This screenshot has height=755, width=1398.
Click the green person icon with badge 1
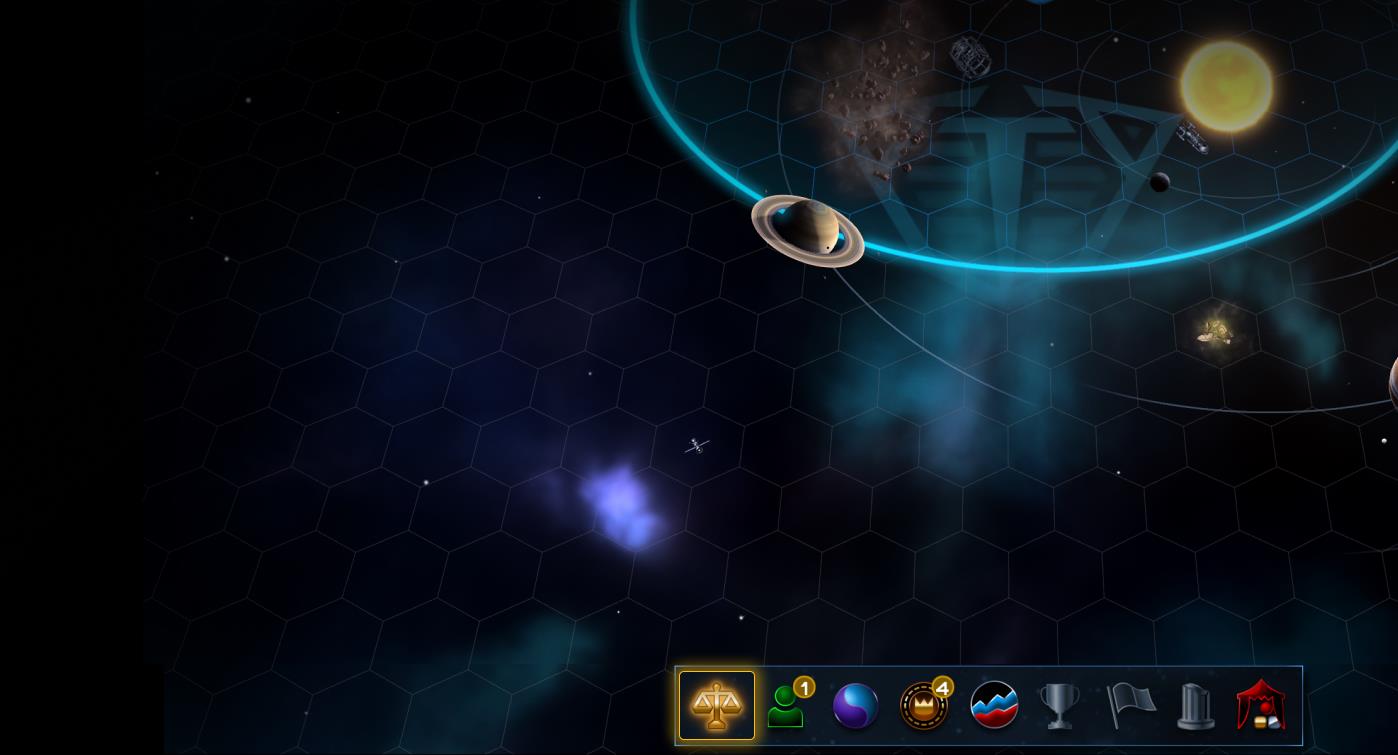click(786, 706)
